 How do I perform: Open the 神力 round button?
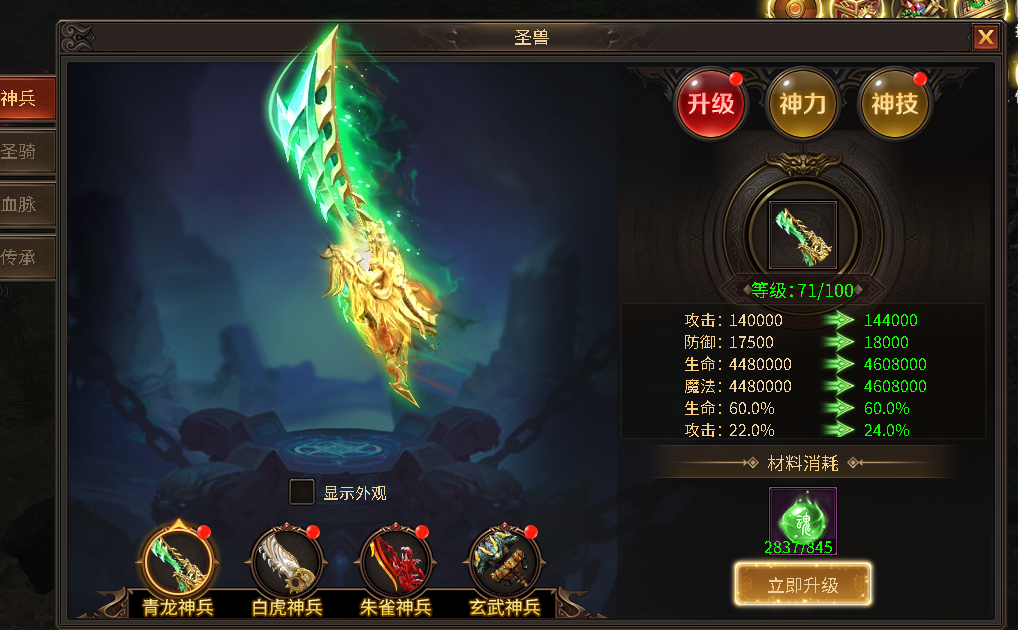[803, 104]
